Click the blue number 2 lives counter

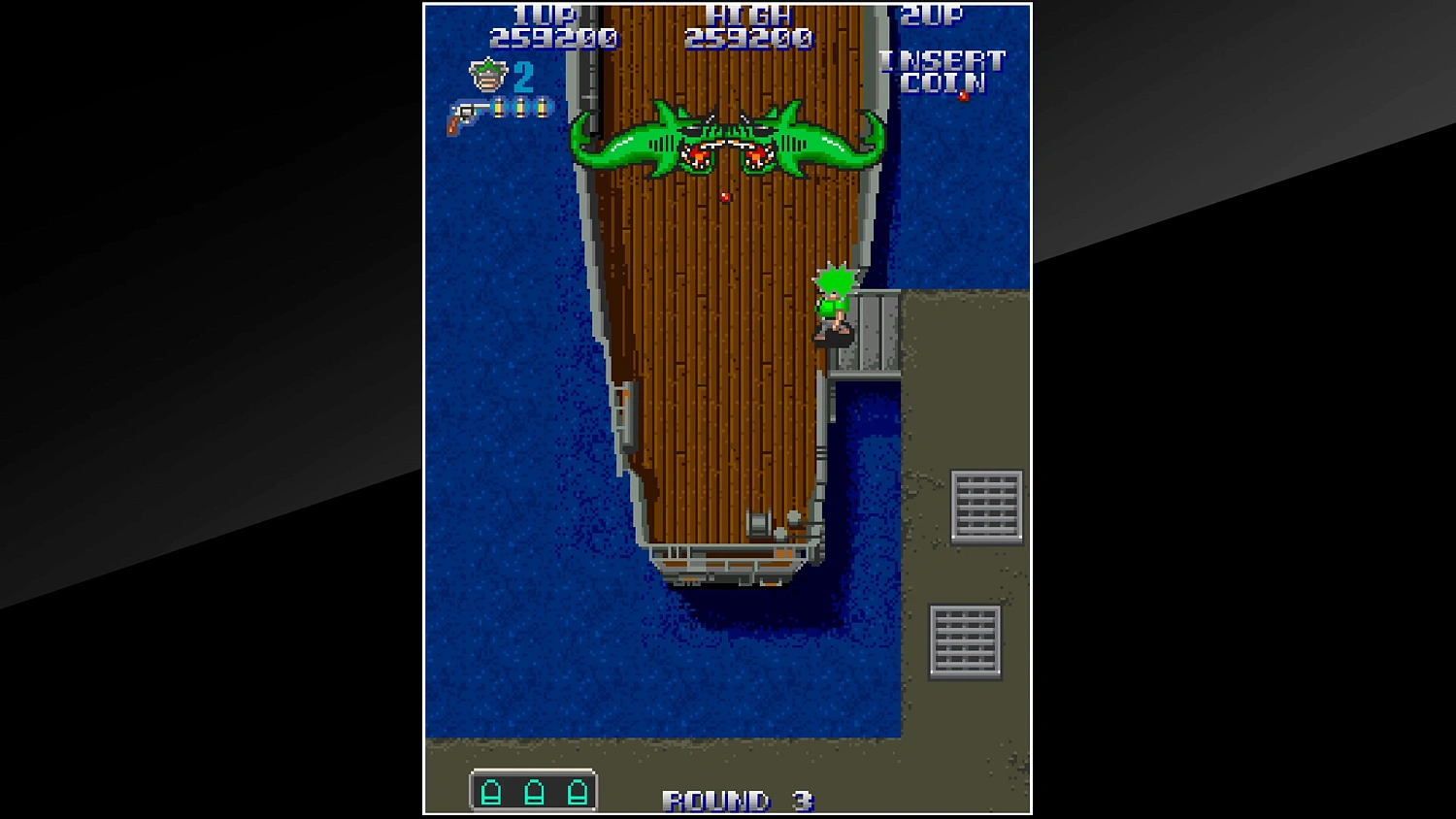coord(522,79)
